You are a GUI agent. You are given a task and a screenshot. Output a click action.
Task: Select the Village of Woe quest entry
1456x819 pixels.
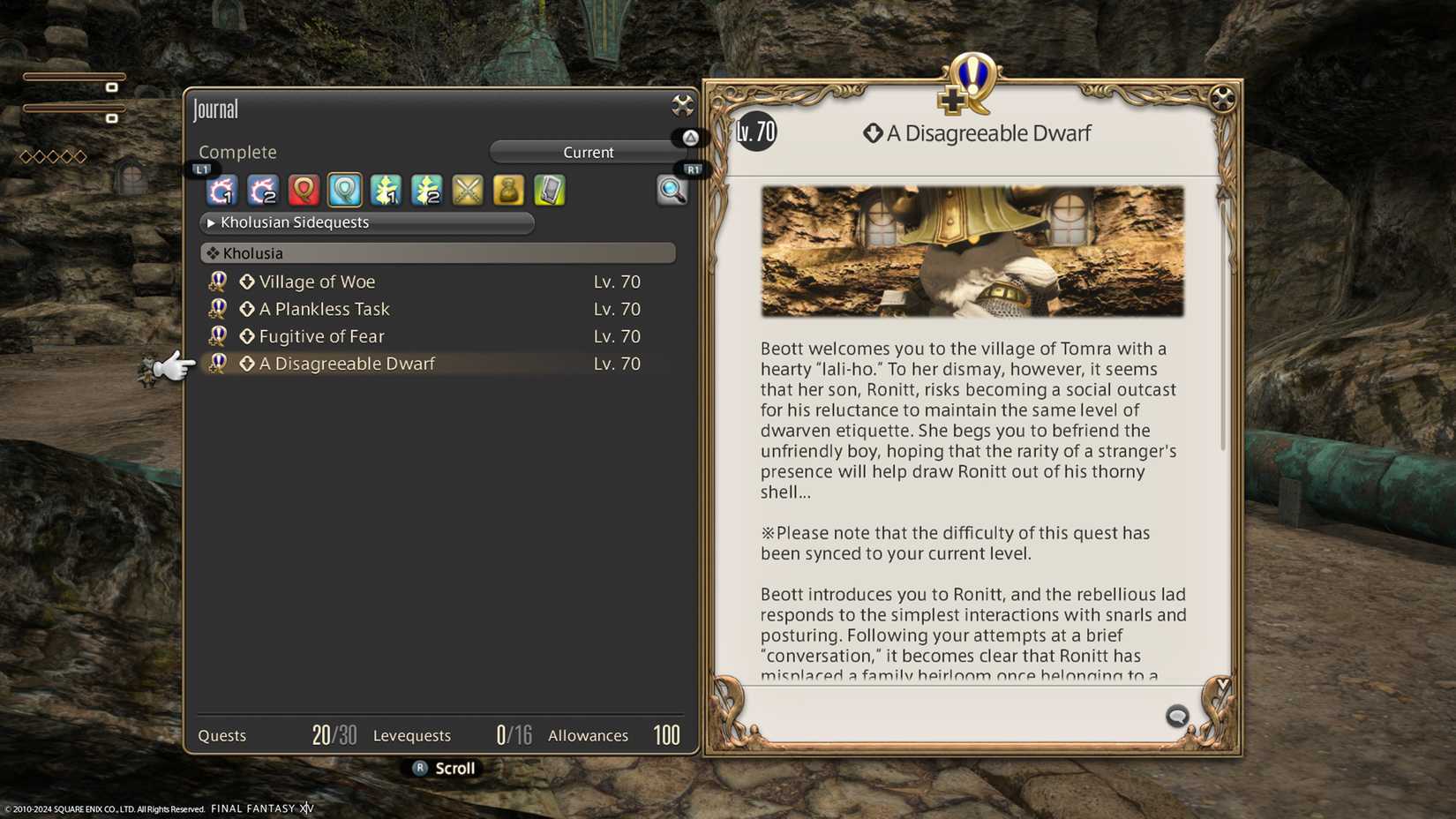[317, 282]
